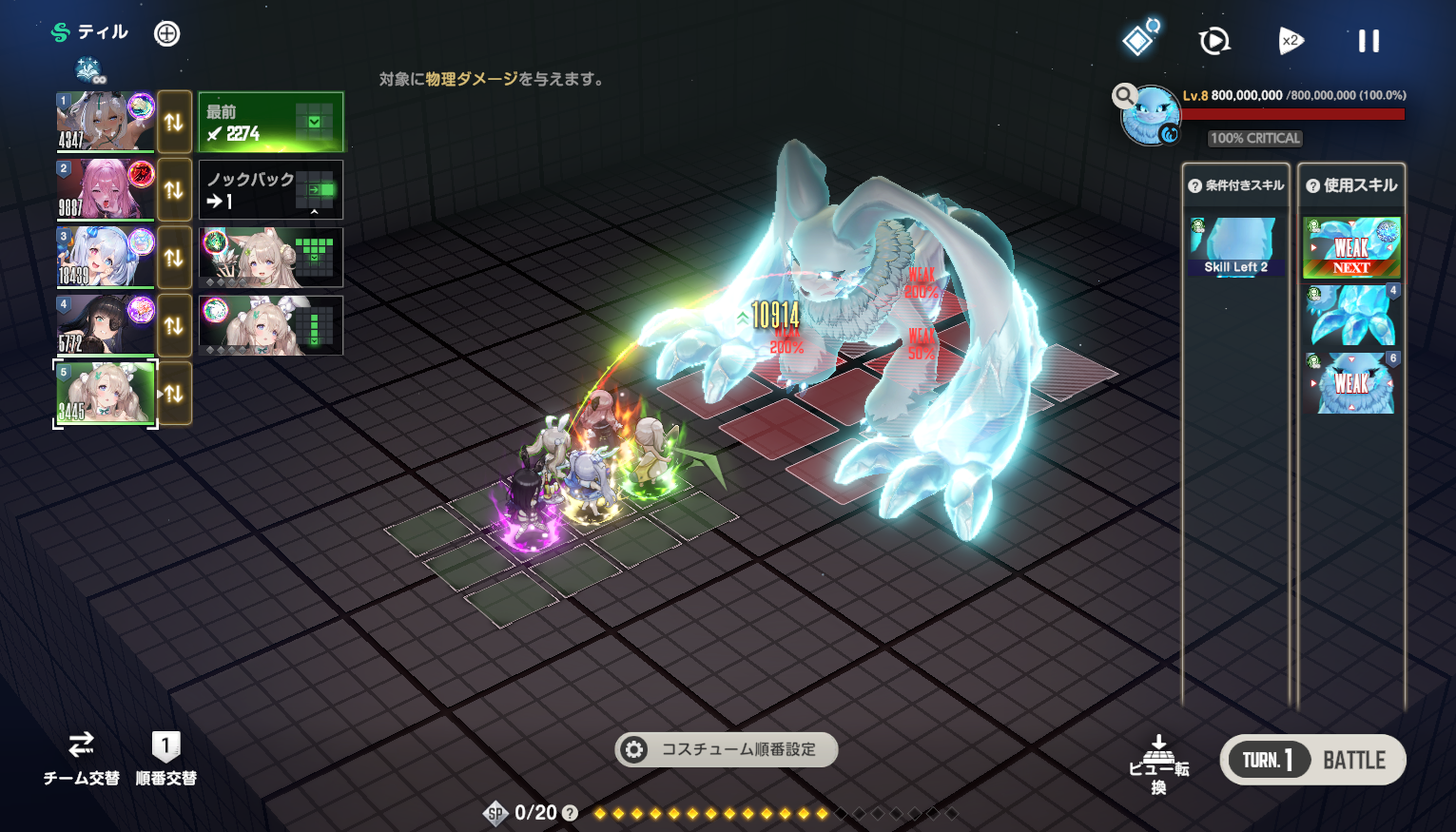The image size is (1456, 832).
Task: Toggle the x2 battle speed
Action: 1291,41
